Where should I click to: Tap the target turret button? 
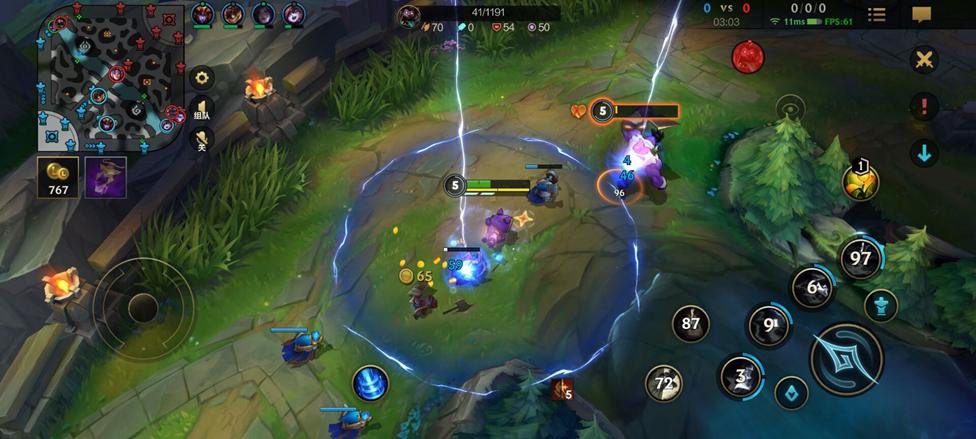(881, 304)
